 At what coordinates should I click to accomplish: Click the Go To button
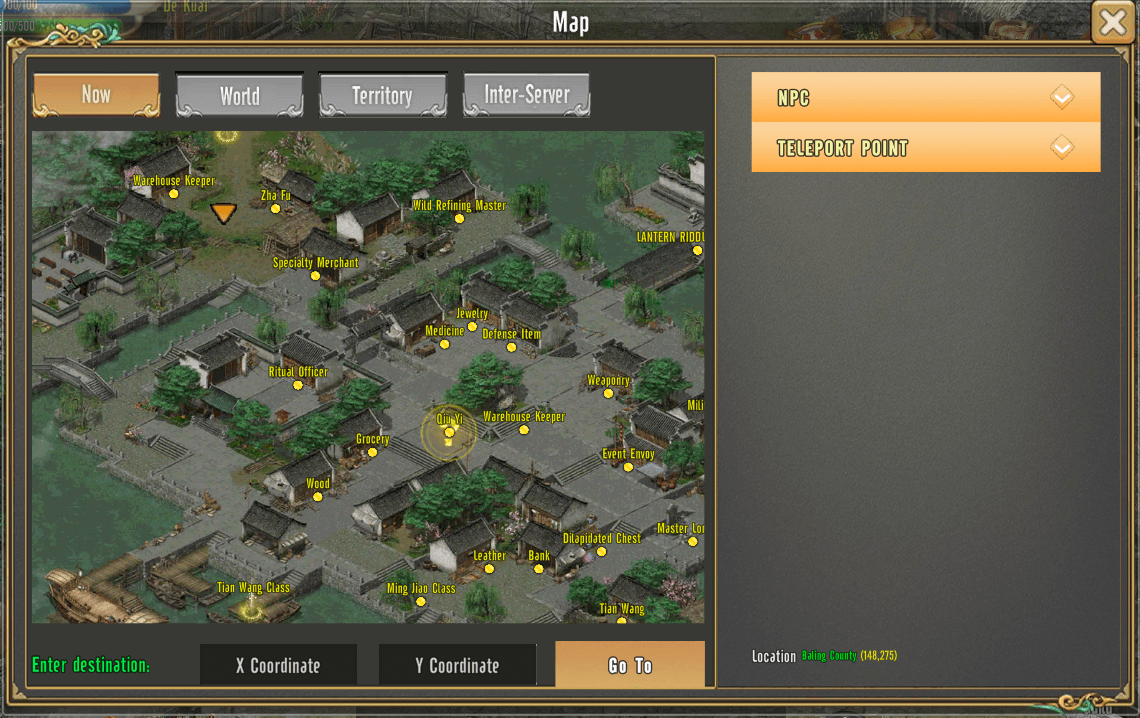tap(630, 665)
